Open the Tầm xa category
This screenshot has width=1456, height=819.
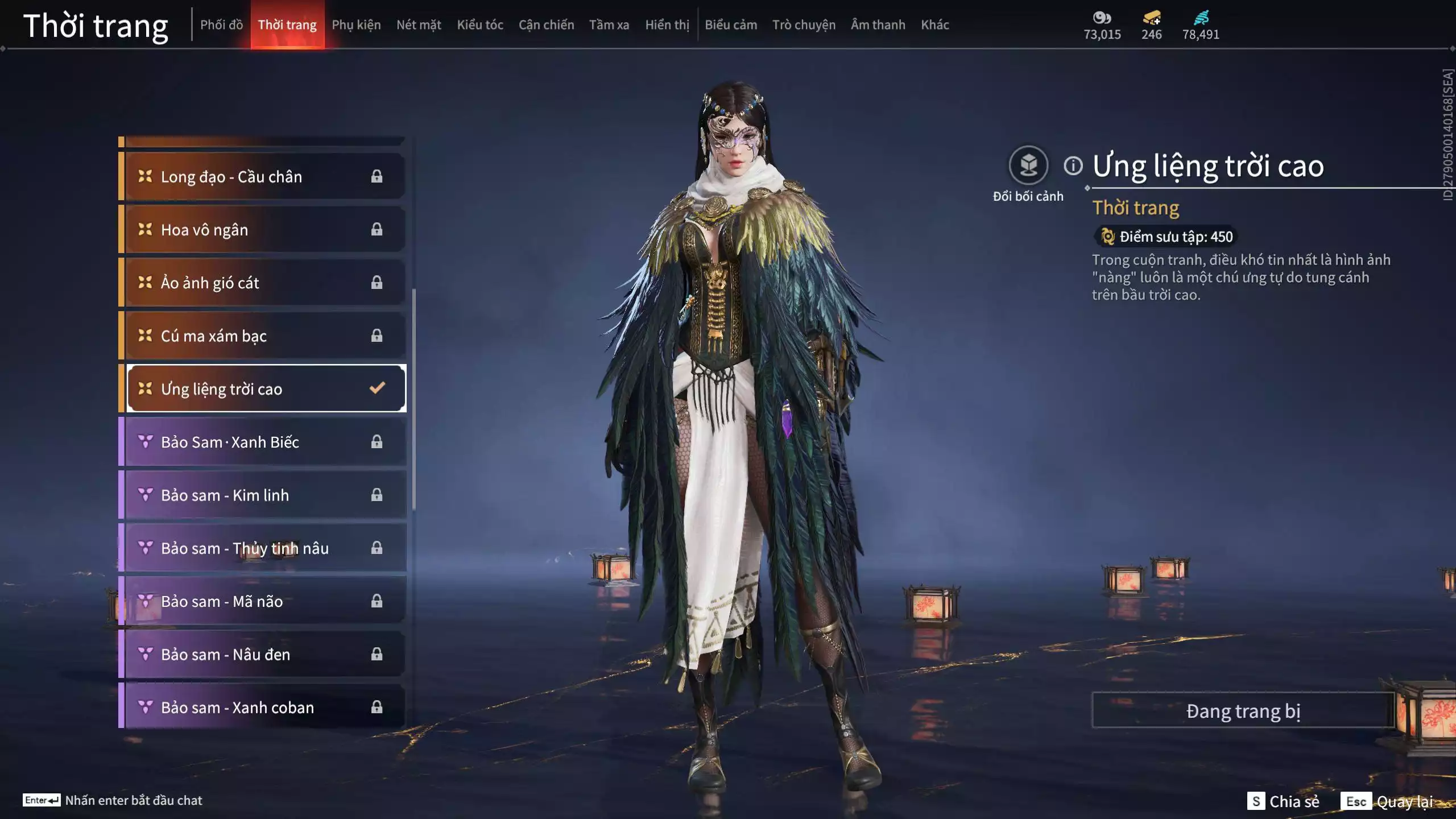point(609,25)
